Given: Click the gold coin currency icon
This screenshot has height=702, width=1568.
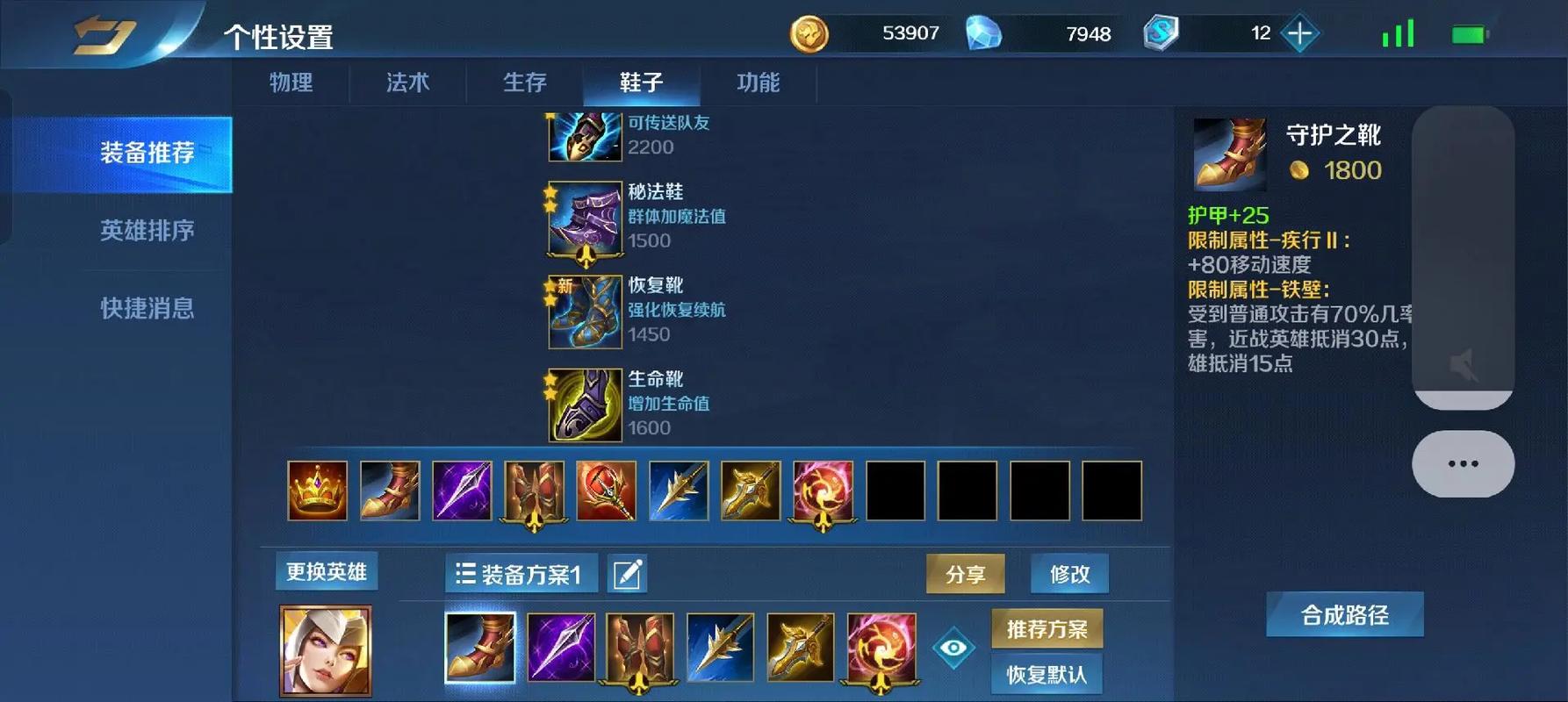Looking at the screenshot, I should pos(810,33).
